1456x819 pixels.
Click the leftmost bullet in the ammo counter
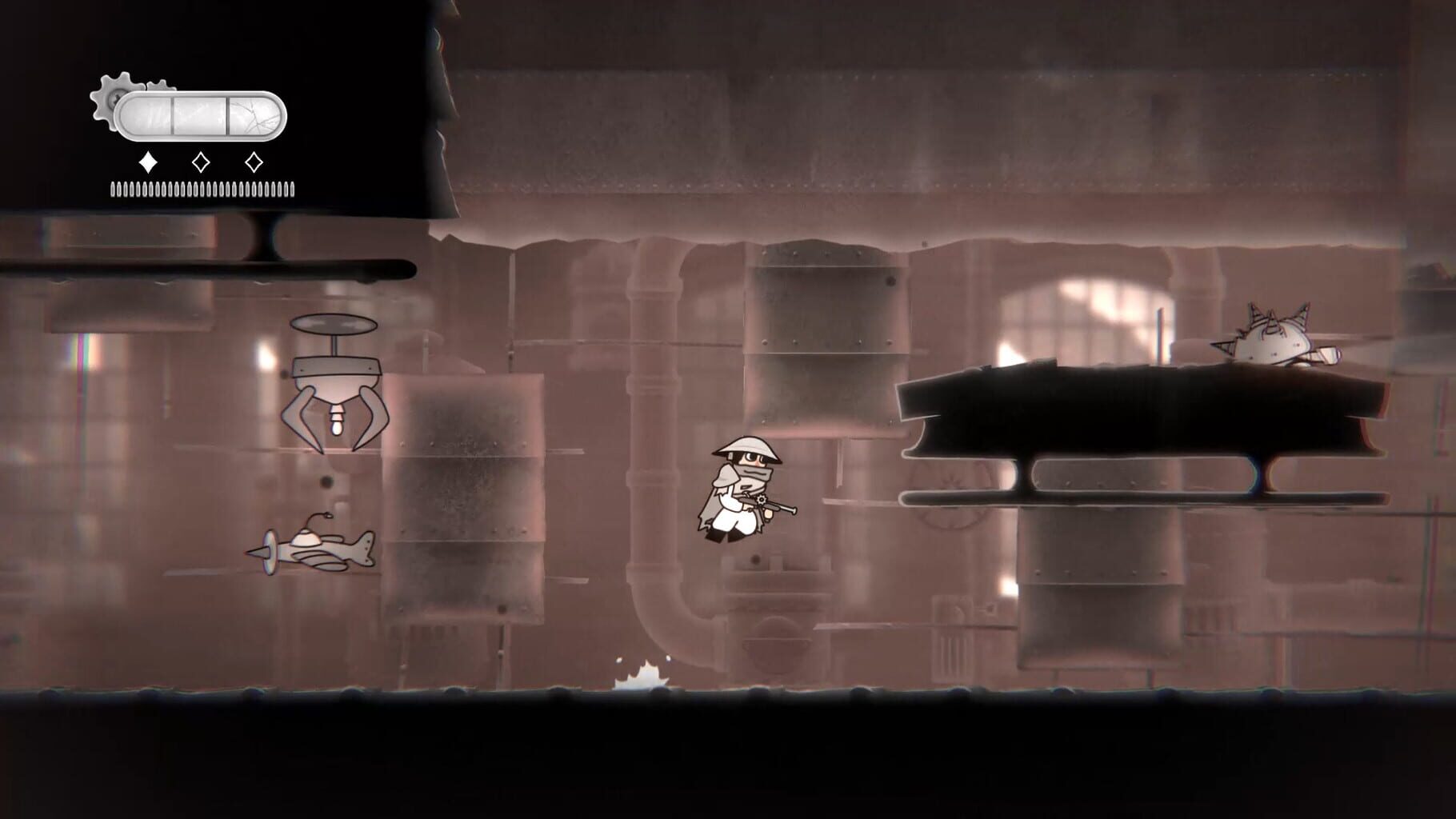pos(113,188)
